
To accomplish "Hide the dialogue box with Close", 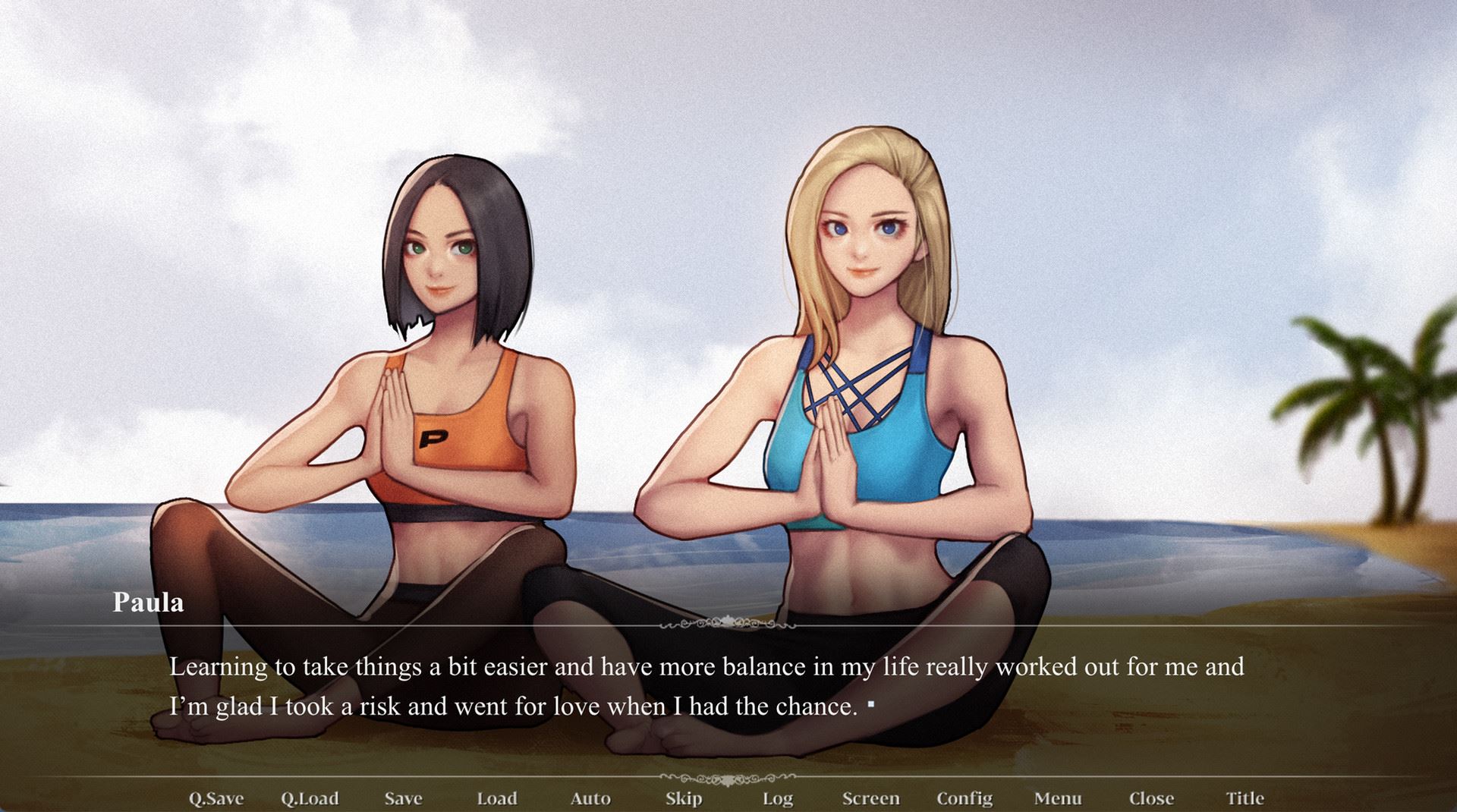I will pyautogui.click(x=1151, y=798).
